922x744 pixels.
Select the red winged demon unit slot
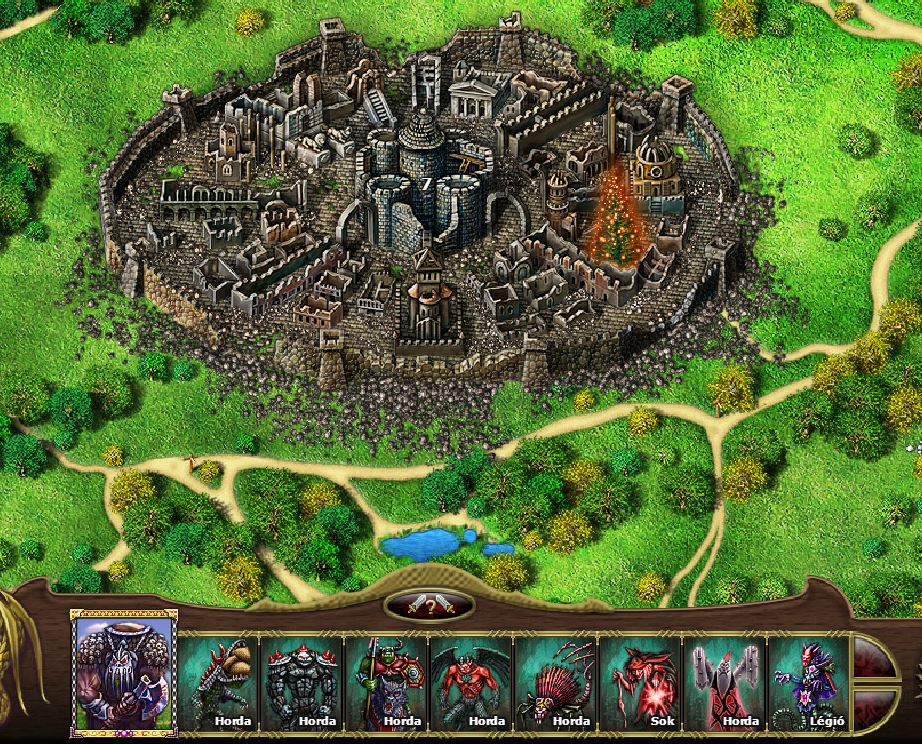click(471, 682)
